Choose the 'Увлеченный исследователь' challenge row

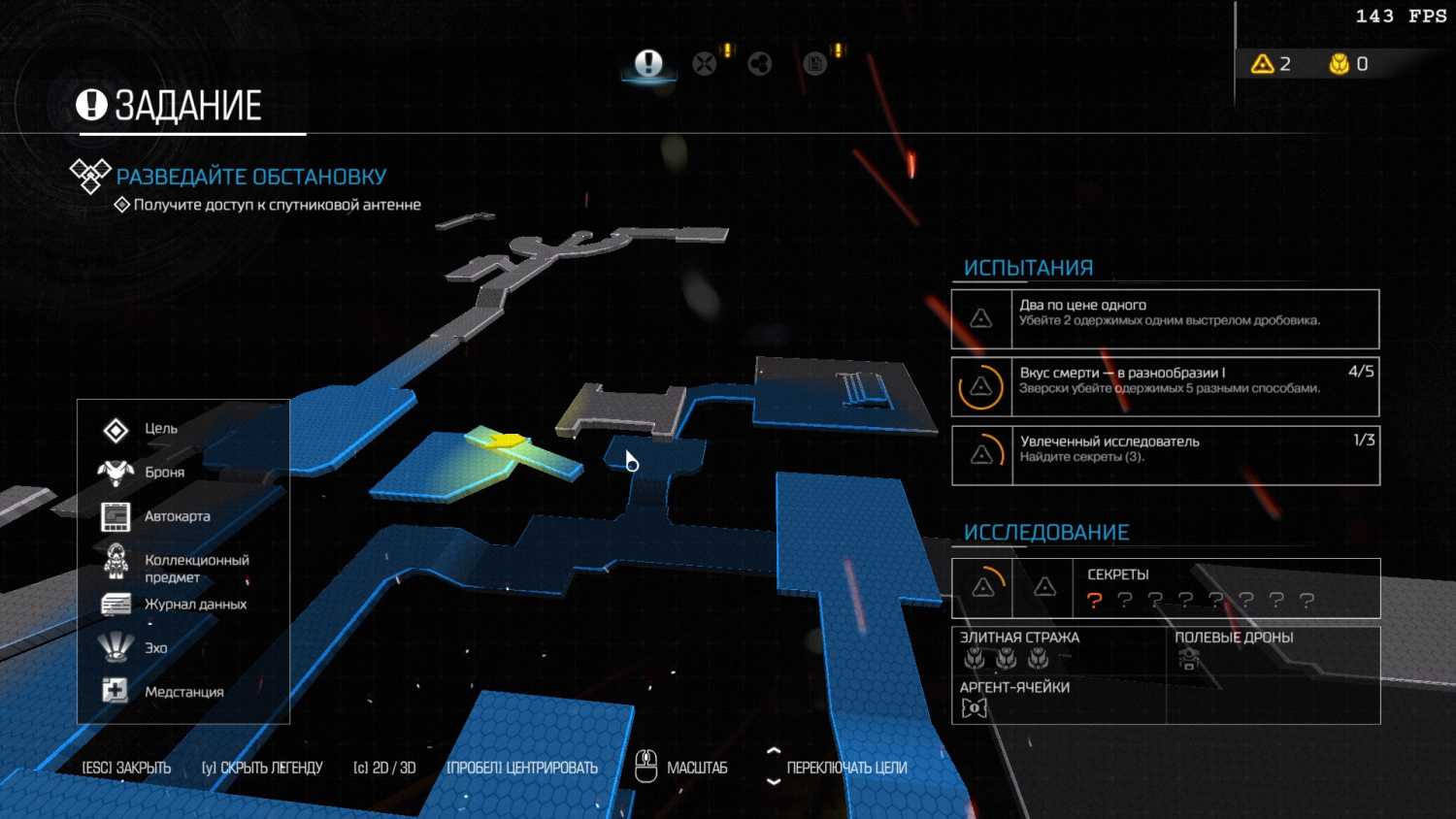coord(1165,455)
